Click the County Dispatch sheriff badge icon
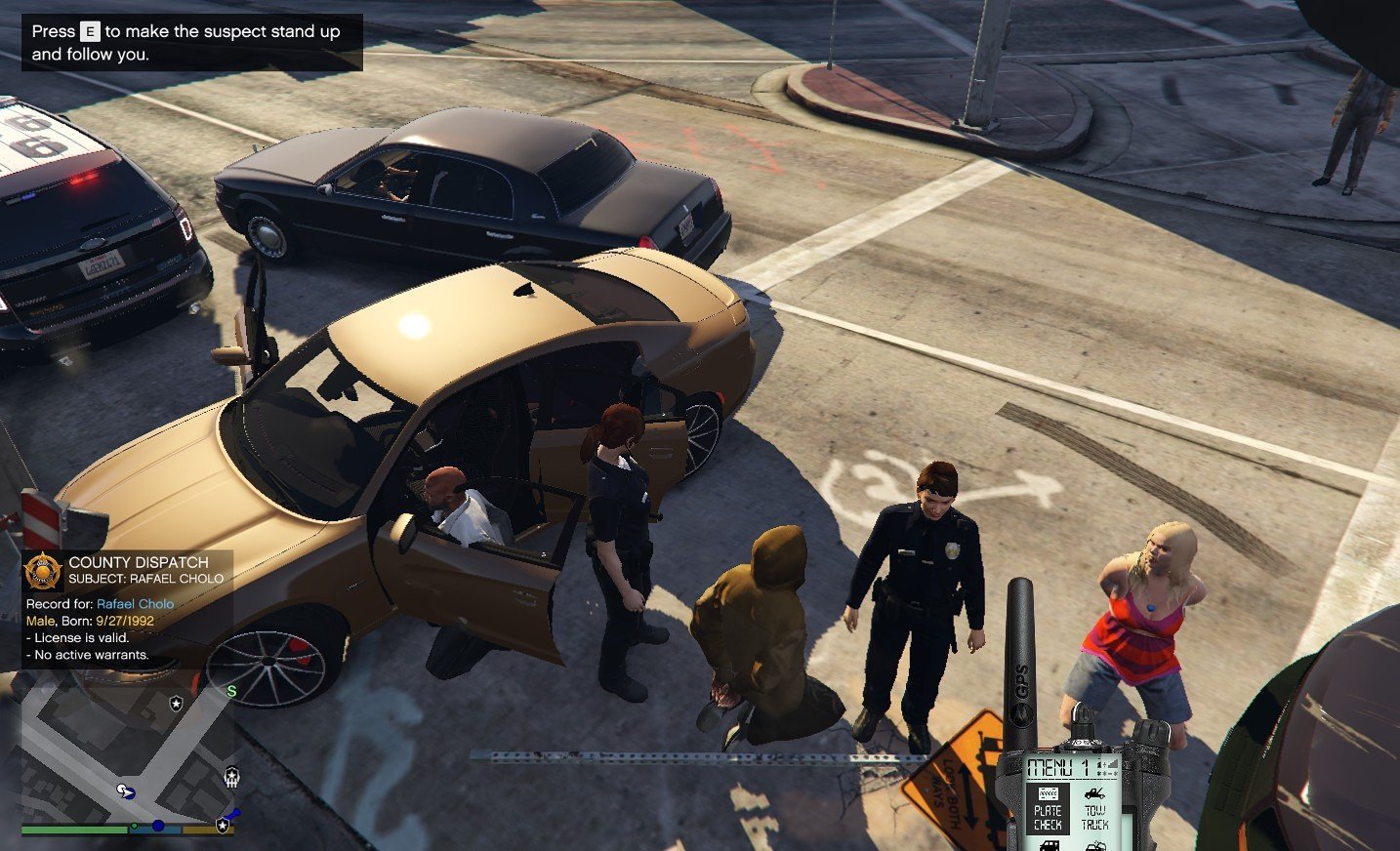This screenshot has height=851, width=1400. (x=43, y=570)
